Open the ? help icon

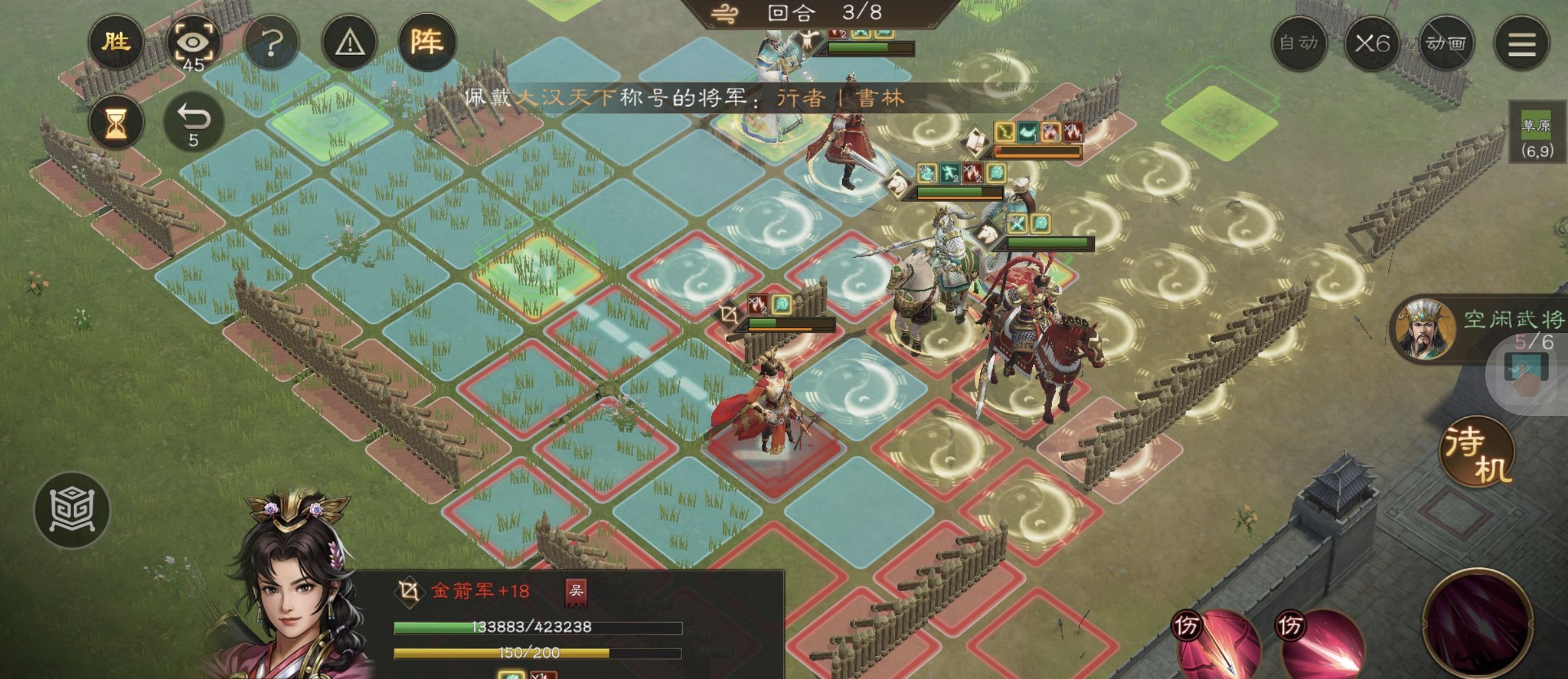pyautogui.click(x=271, y=43)
